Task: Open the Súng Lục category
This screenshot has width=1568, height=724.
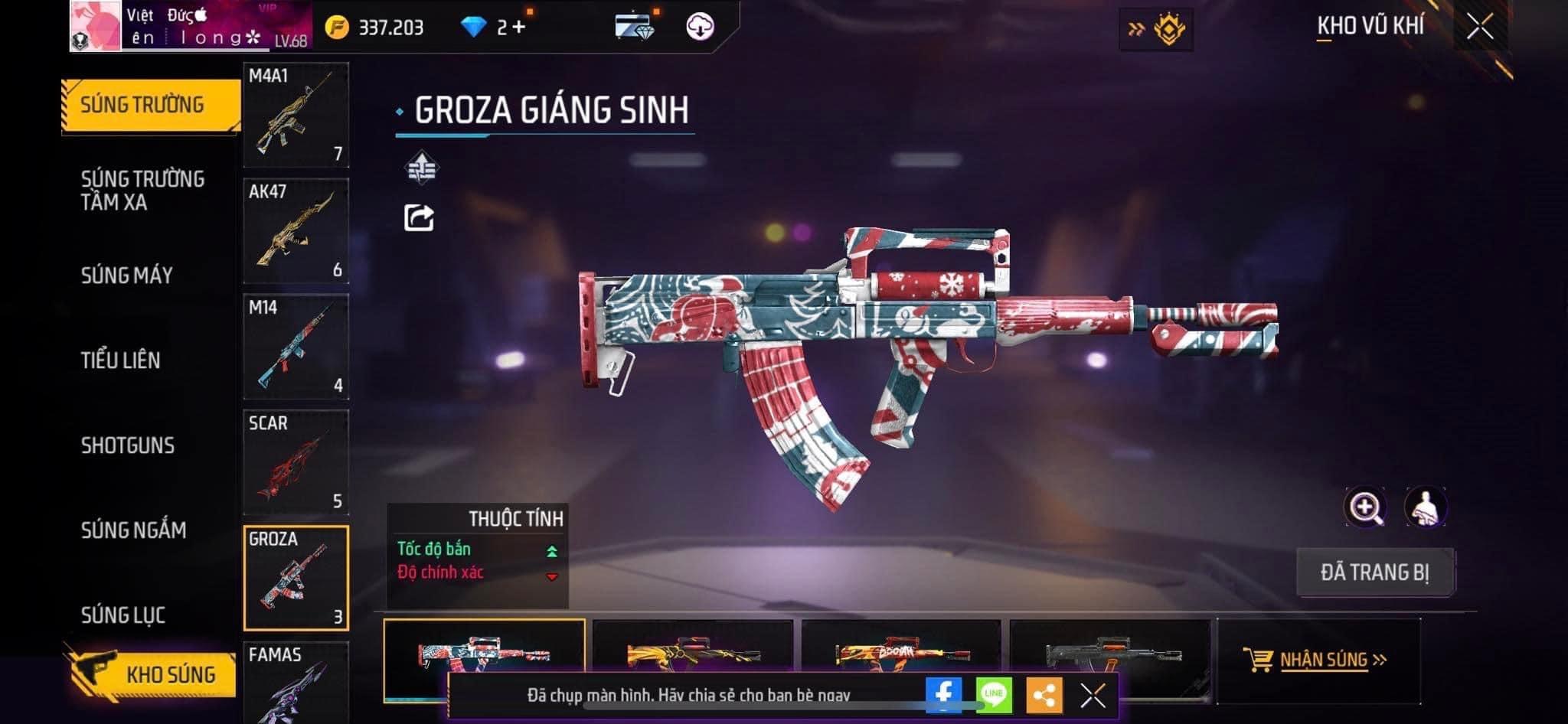Action: [x=123, y=615]
